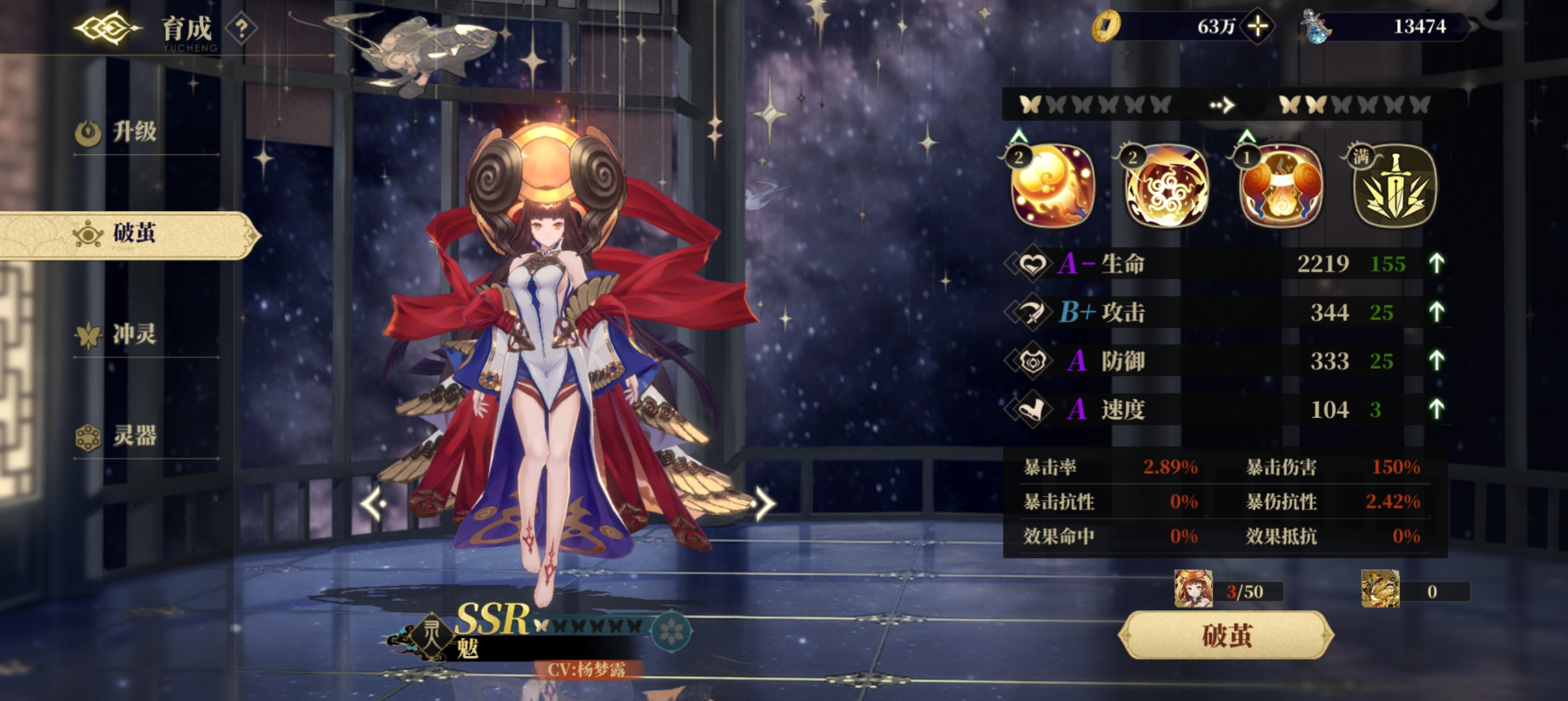Click the teal flower emblem beside SSR
Viewport: 1568px width, 701px height.
point(671,631)
